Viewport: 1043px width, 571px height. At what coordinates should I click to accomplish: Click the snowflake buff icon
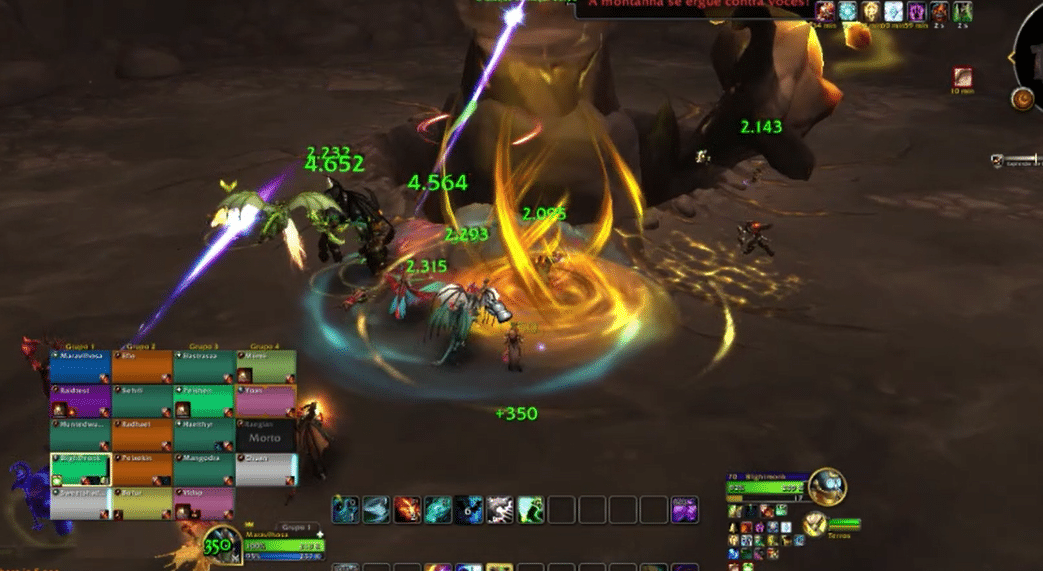[x=848, y=12]
